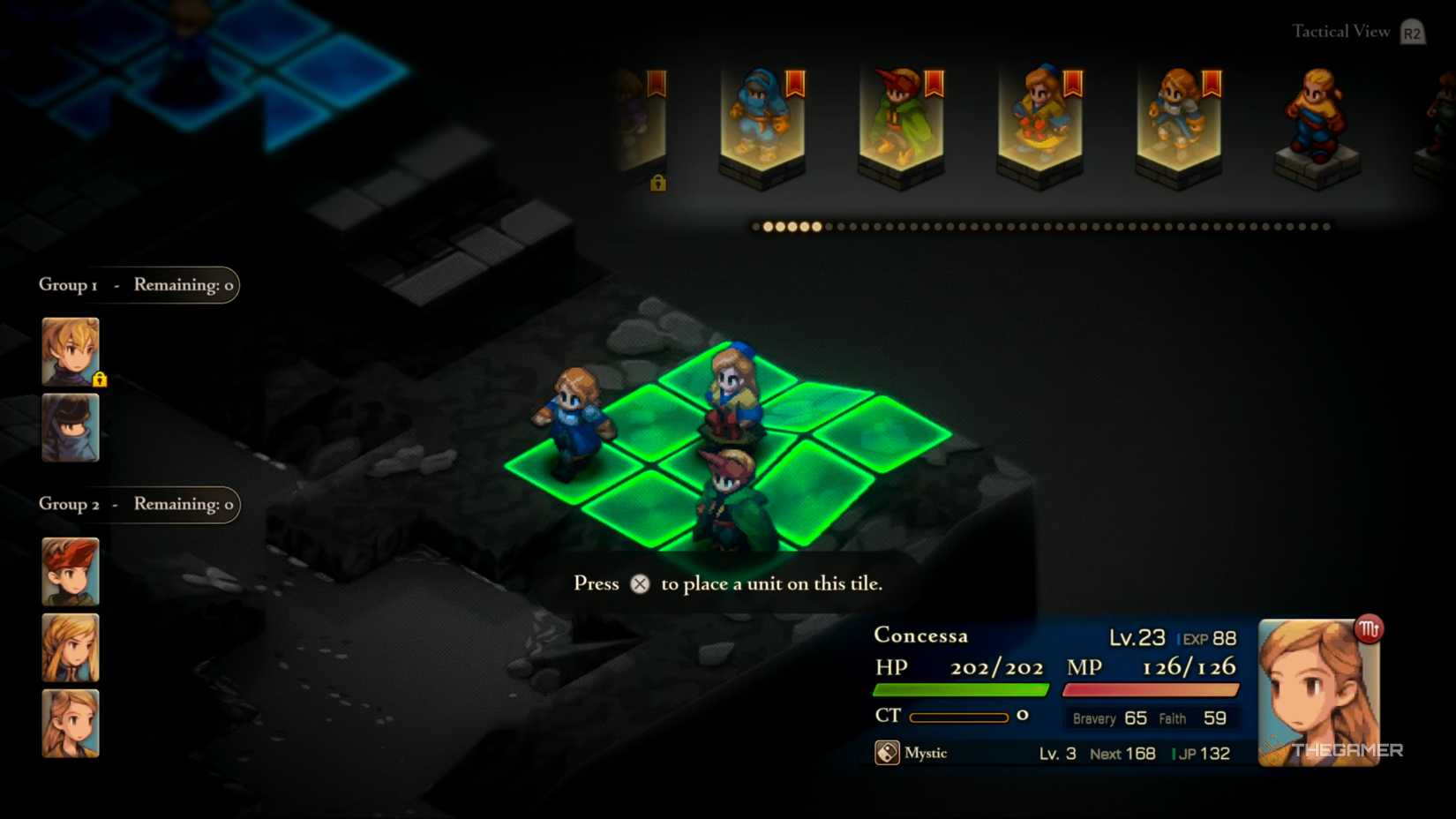Toggle the lock on the first Group 1 portrait
The width and height of the screenshot is (1456, 819).
point(100,379)
